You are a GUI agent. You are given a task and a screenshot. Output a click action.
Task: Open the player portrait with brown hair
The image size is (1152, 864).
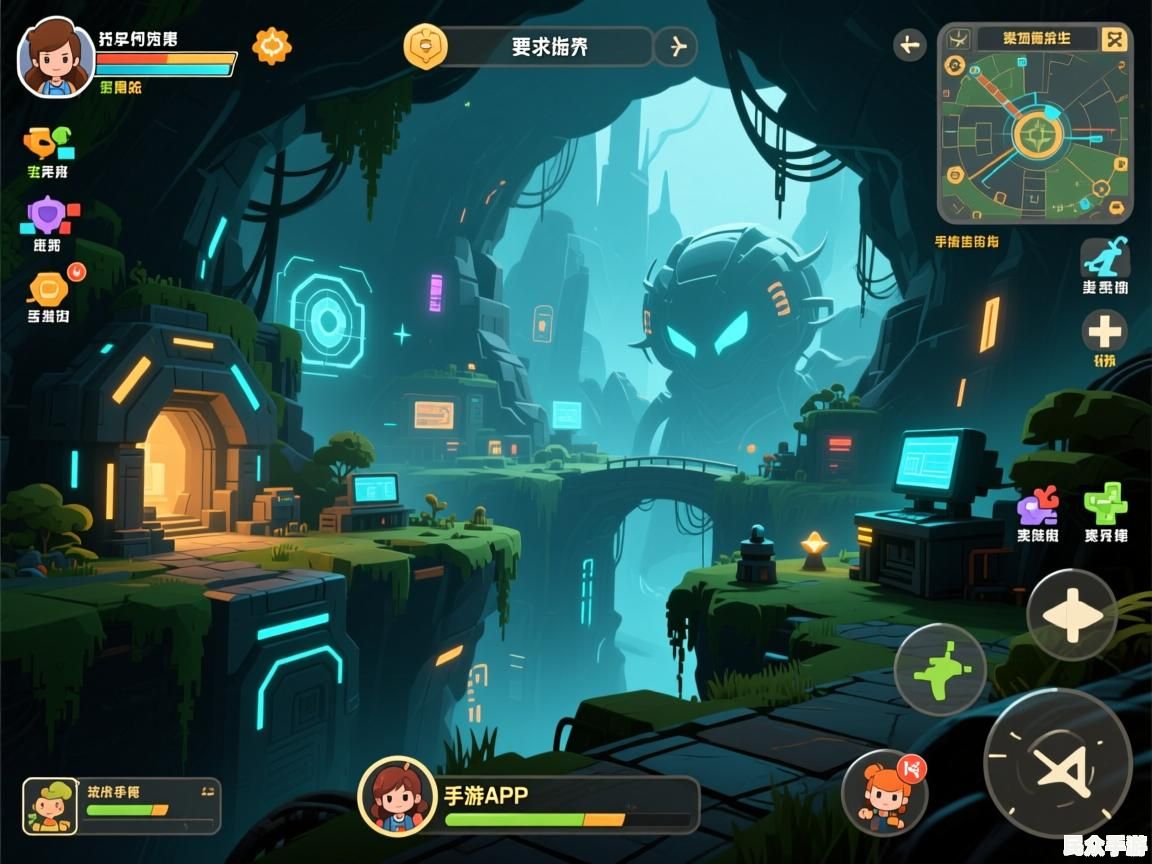tap(56, 57)
